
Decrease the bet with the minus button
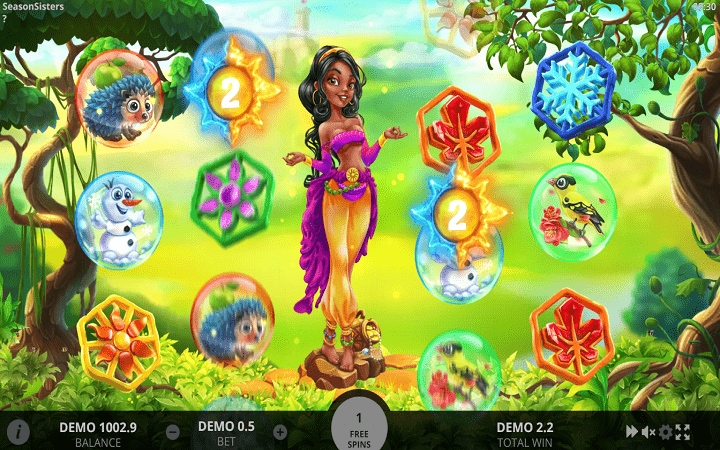tap(173, 432)
